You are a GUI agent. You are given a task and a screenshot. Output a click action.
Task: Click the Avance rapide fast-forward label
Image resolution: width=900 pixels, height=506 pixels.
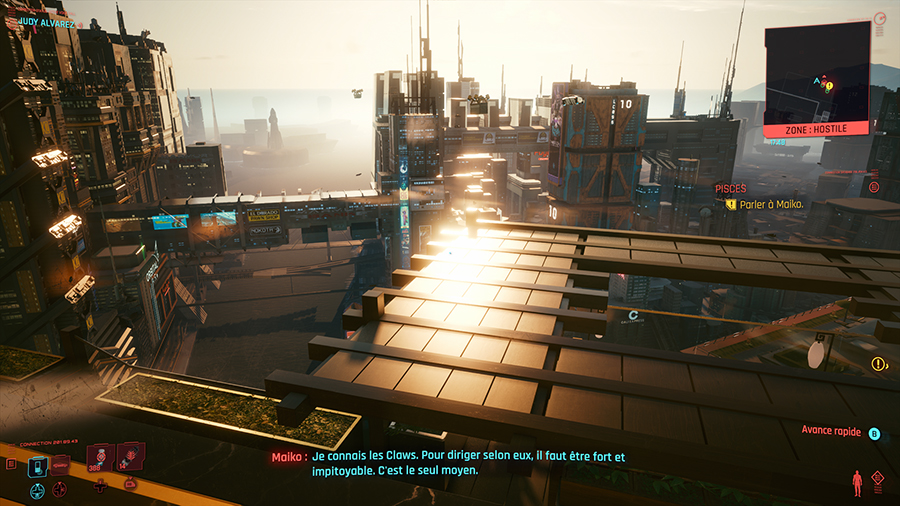point(832,431)
